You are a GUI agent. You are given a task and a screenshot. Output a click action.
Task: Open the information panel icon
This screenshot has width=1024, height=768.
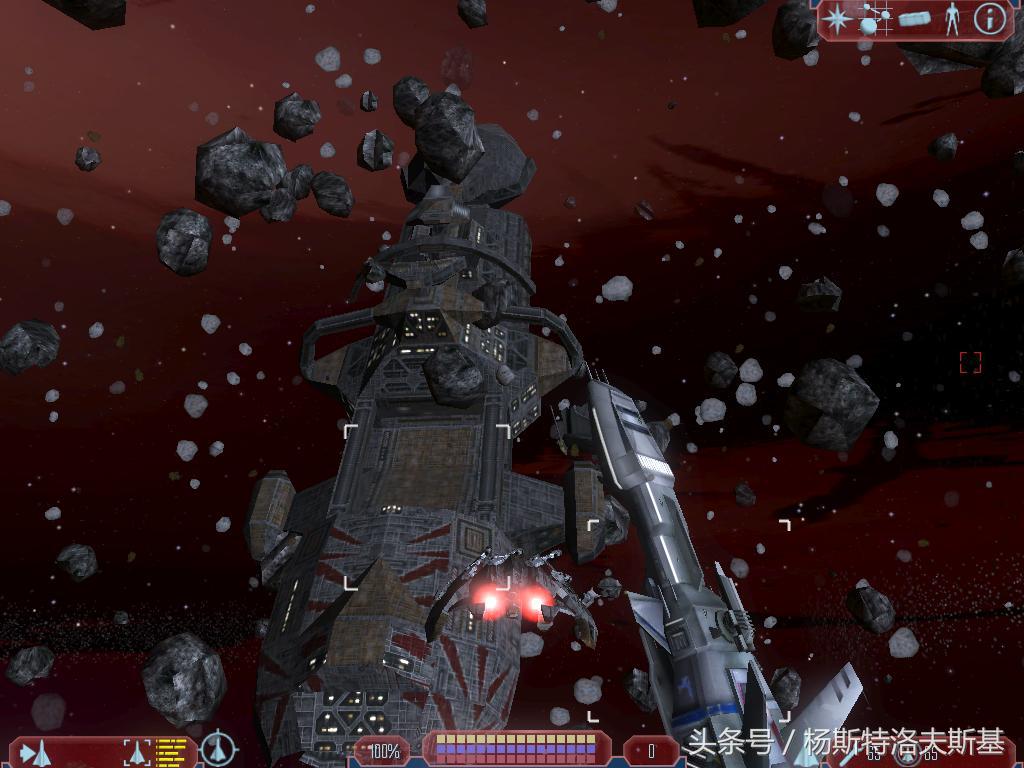tap(989, 19)
